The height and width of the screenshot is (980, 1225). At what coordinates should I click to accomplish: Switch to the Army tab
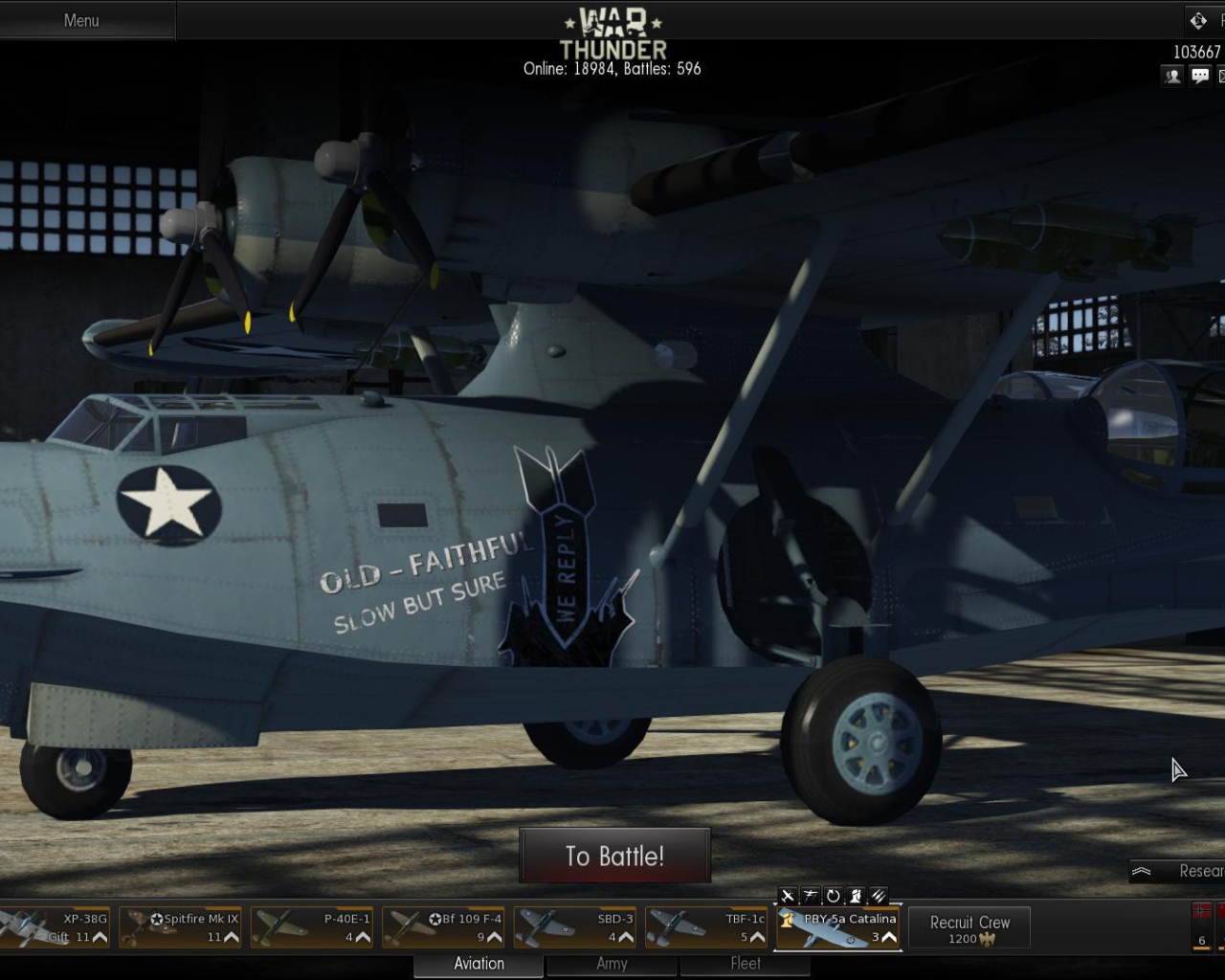coord(611,964)
